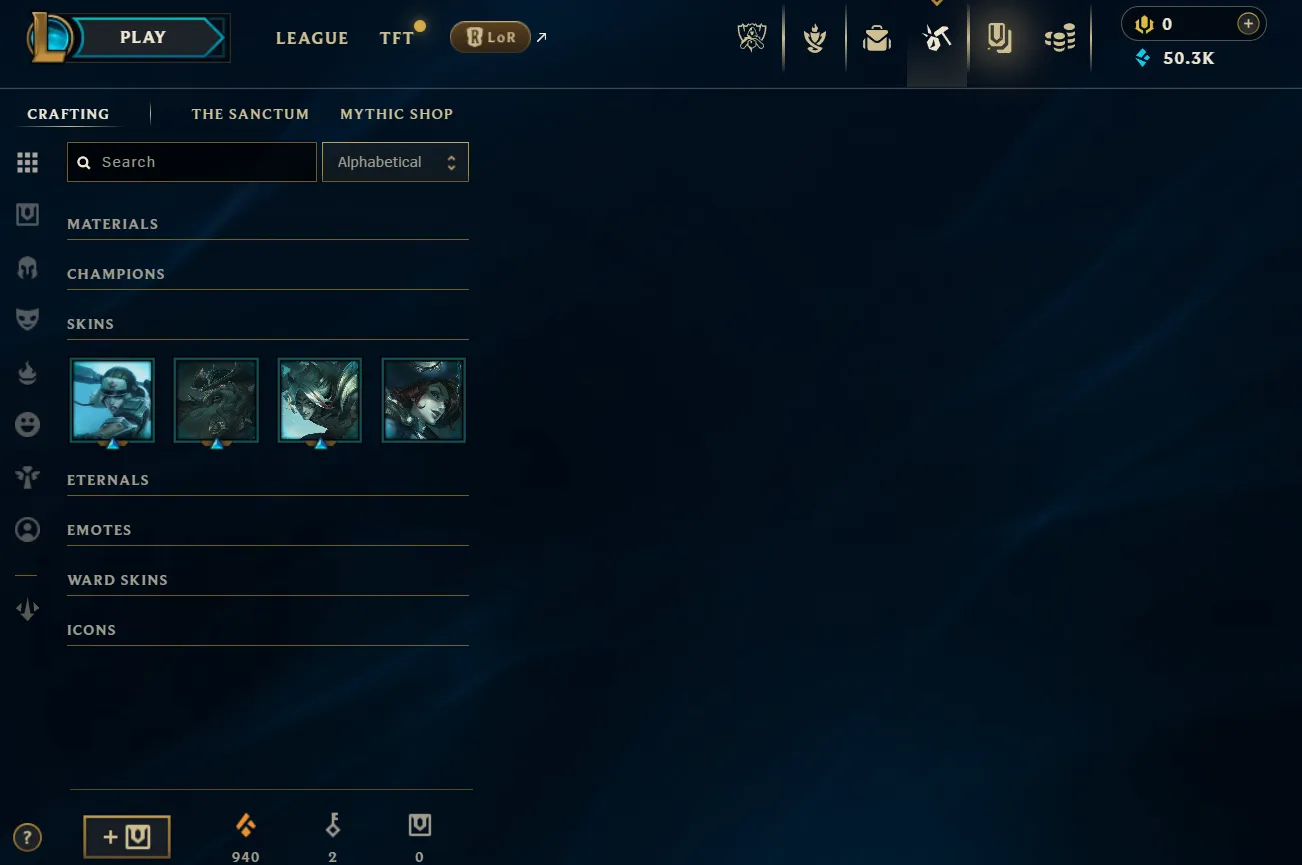Open the grid view showing all loot
Screen dimensions: 1302x865
pos(27,162)
